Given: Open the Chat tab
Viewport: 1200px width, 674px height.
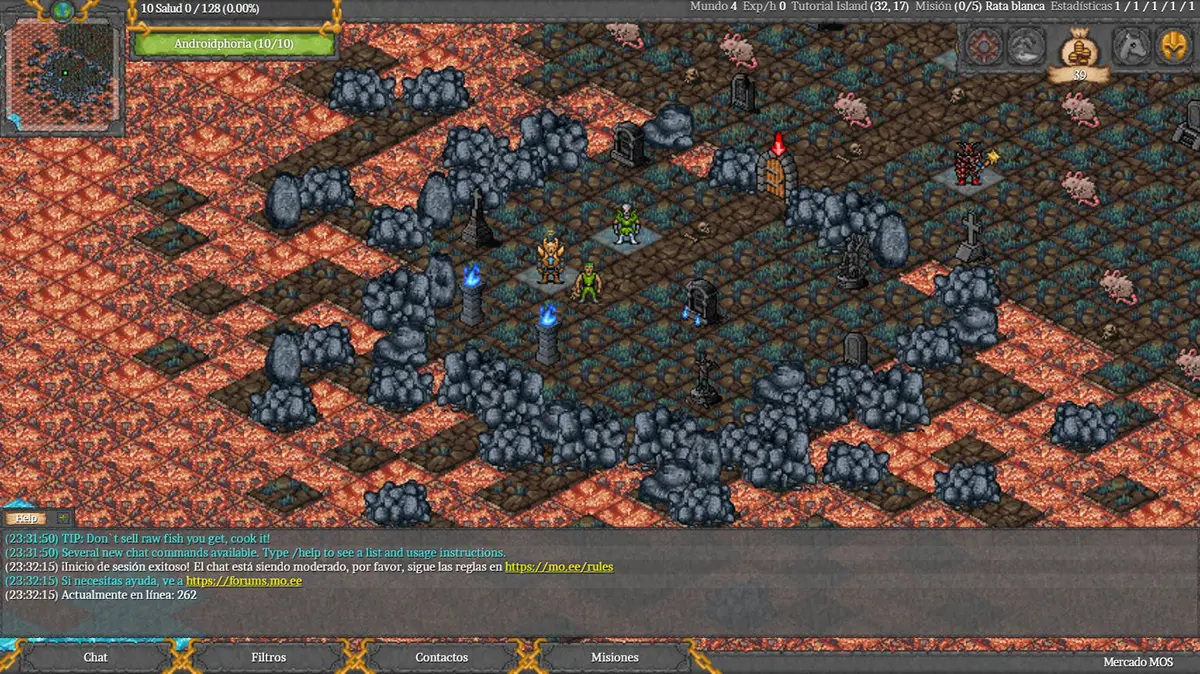Looking at the screenshot, I should (x=96, y=657).
